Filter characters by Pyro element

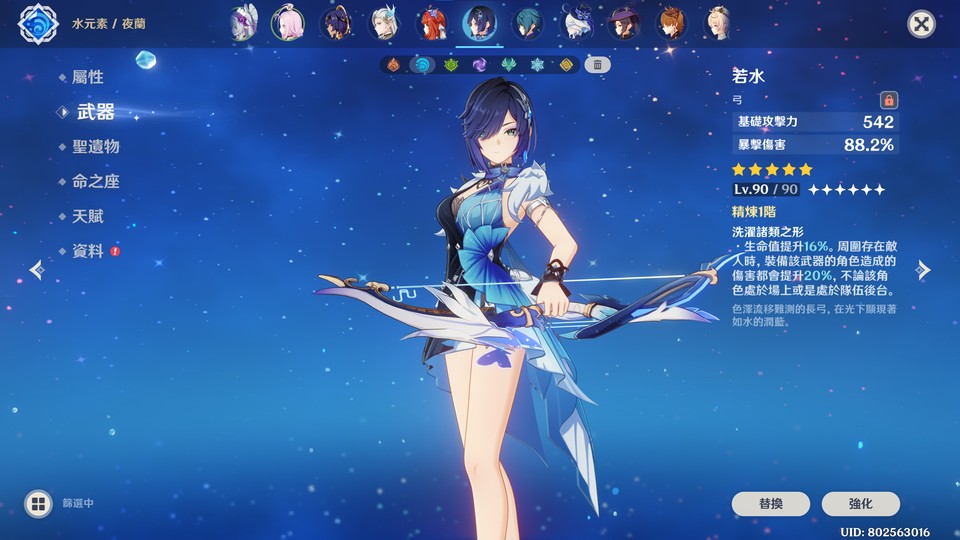pyautogui.click(x=394, y=65)
